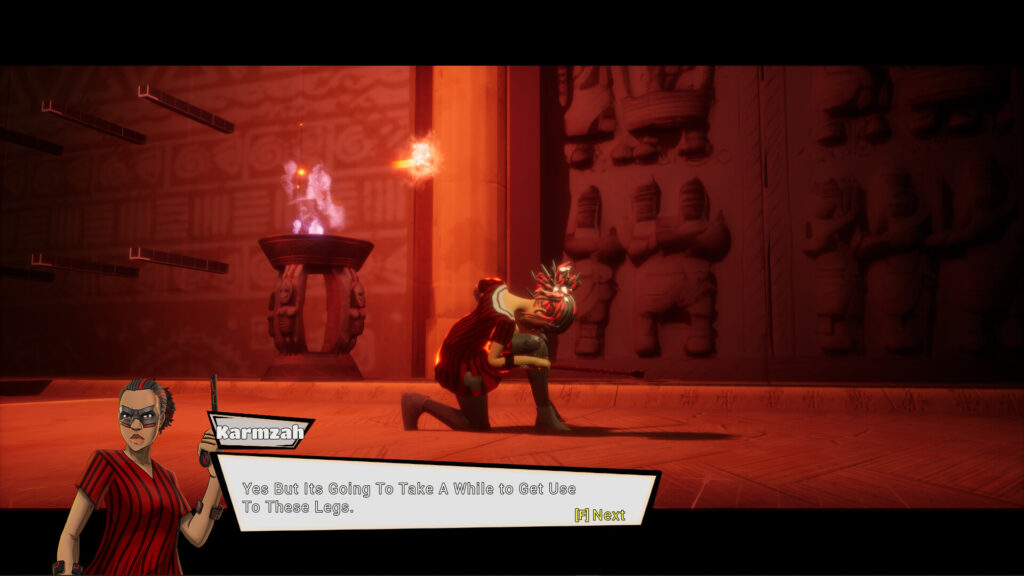Advance the dialogue with the Next button

600,515
